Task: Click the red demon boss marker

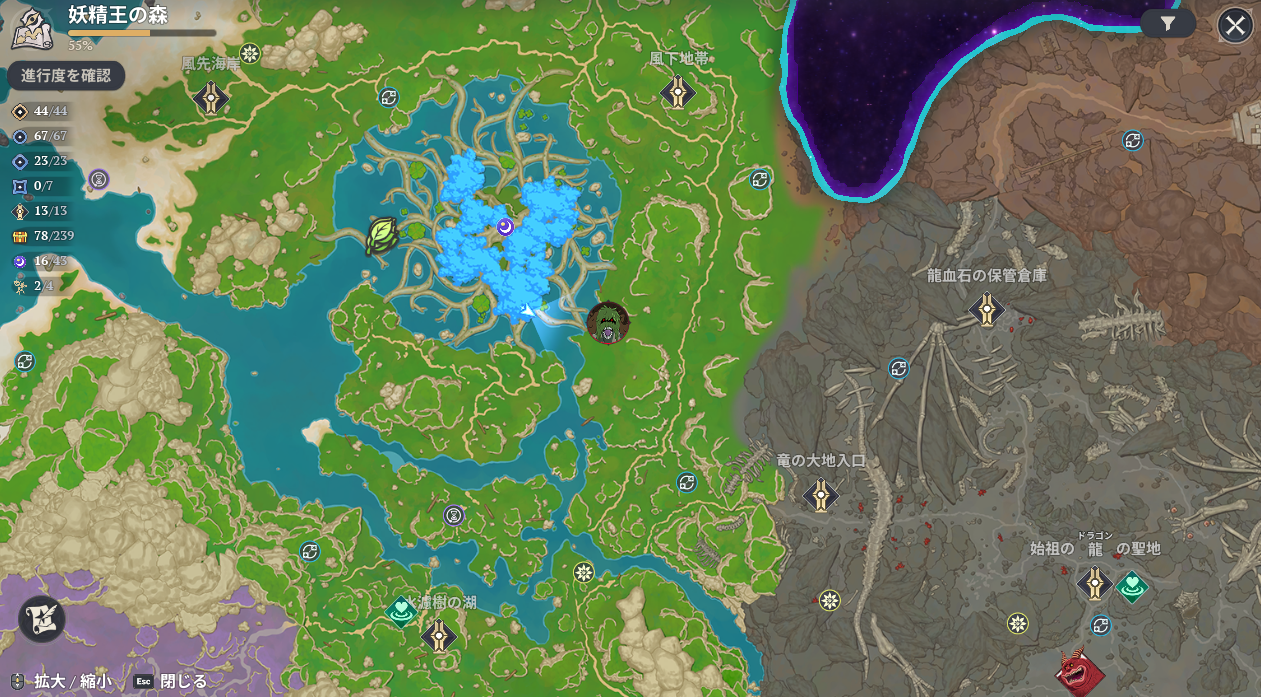Action: tap(1080, 673)
